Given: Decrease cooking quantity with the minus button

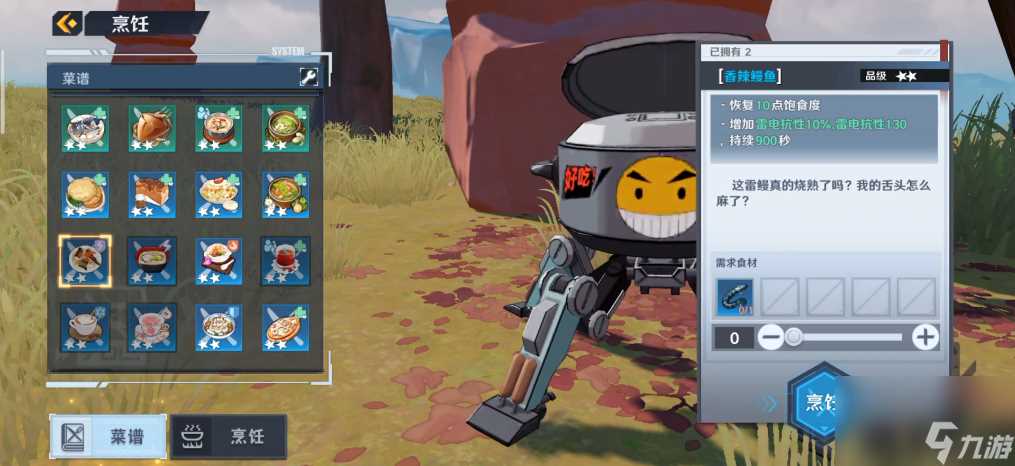Looking at the screenshot, I should [770, 337].
